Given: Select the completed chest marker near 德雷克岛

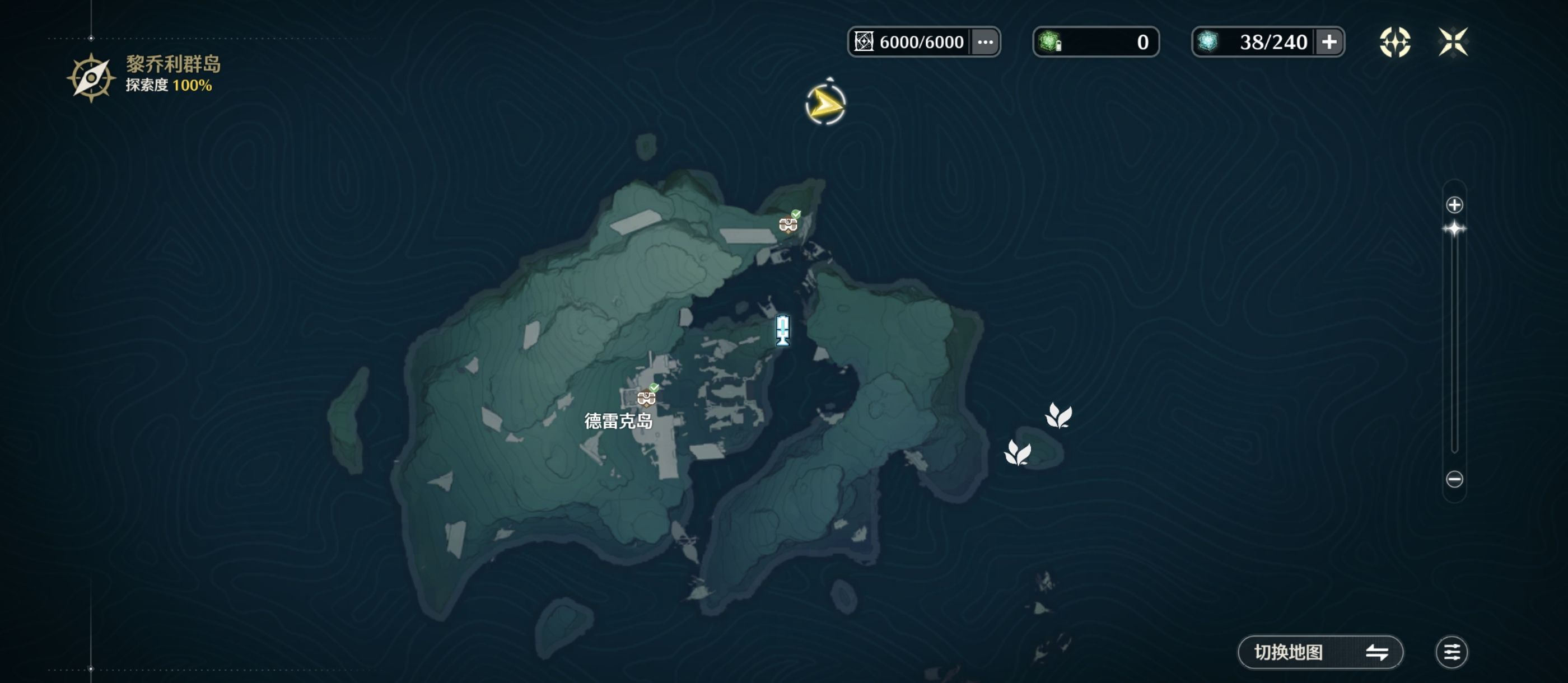Looking at the screenshot, I should [x=646, y=397].
